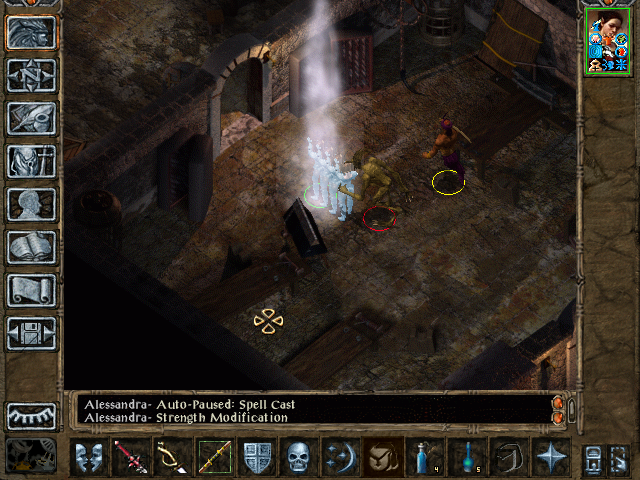Open the journal with quill icon
Screen dimensions: 640x480
(x=32, y=118)
